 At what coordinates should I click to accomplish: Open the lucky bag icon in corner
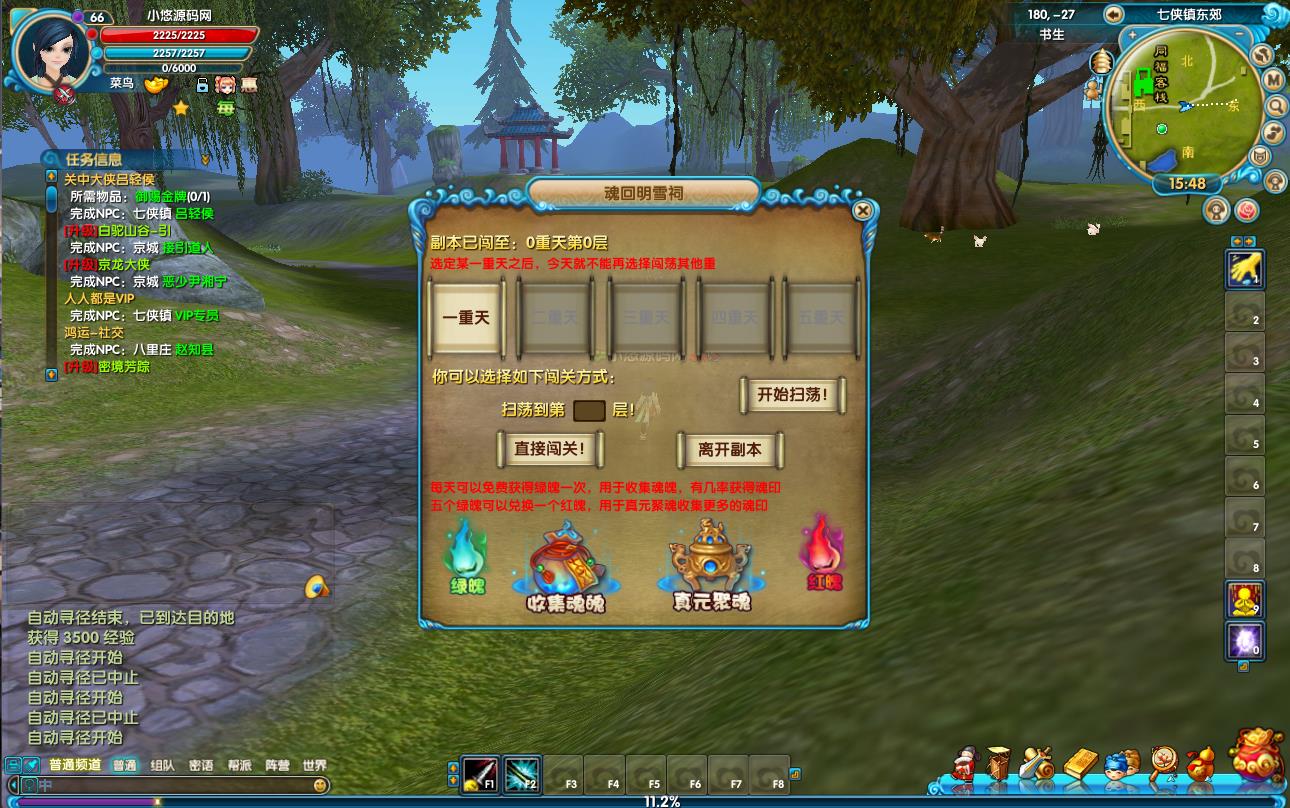tap(1257, 757)
